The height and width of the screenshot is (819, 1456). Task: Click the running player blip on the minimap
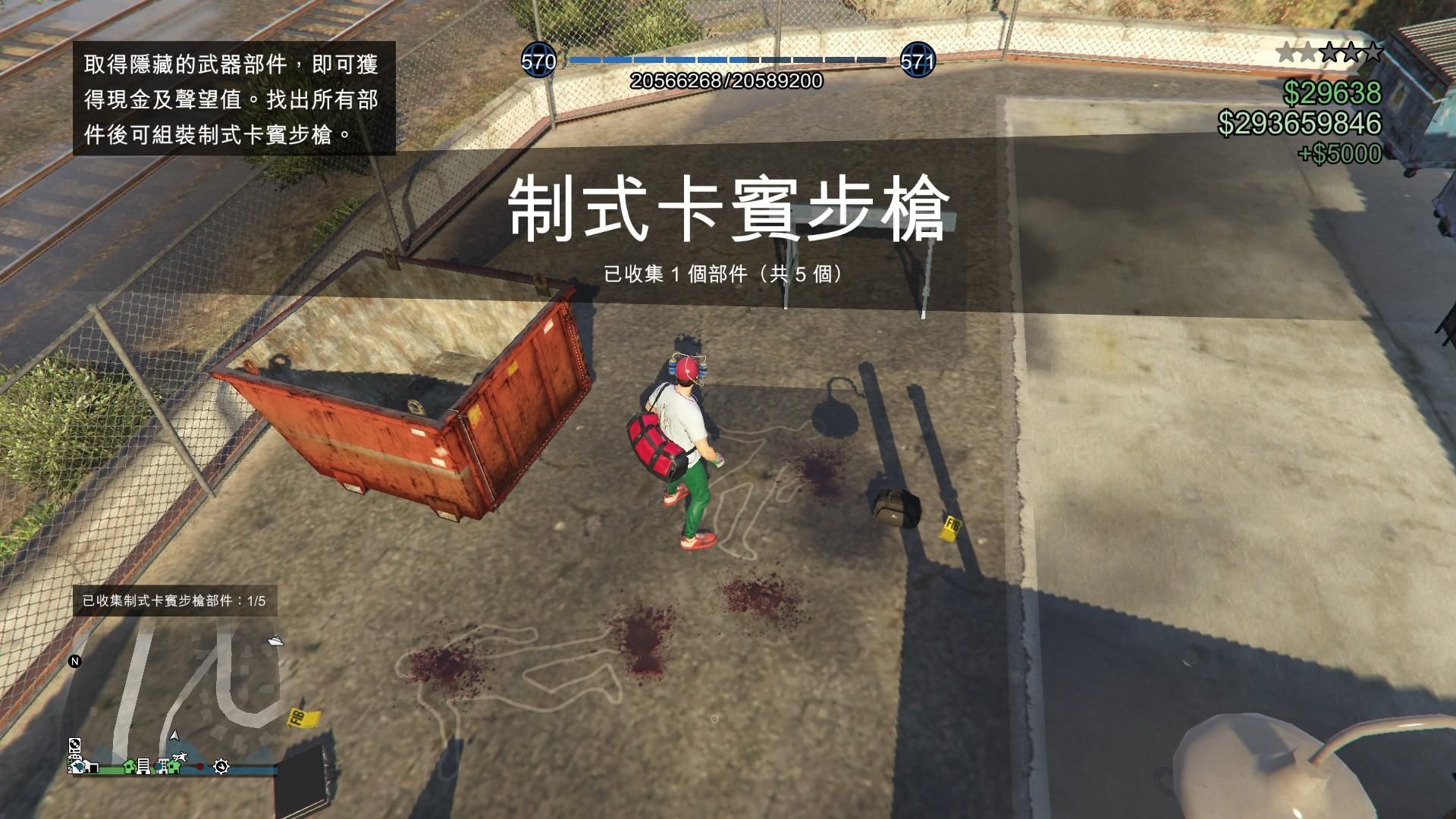tap(180, 757)
